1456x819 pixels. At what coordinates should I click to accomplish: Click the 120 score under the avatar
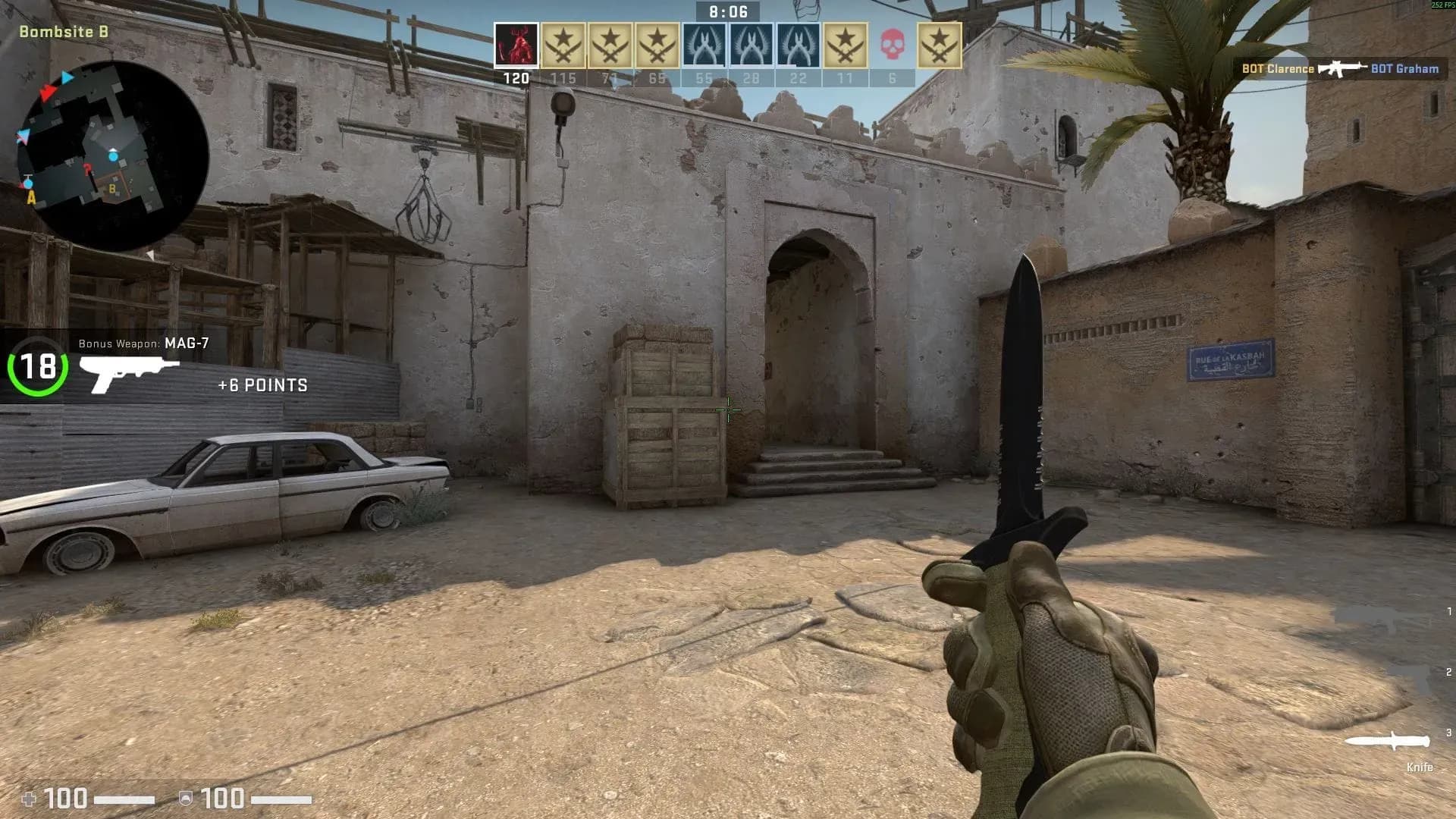point(516,77)
